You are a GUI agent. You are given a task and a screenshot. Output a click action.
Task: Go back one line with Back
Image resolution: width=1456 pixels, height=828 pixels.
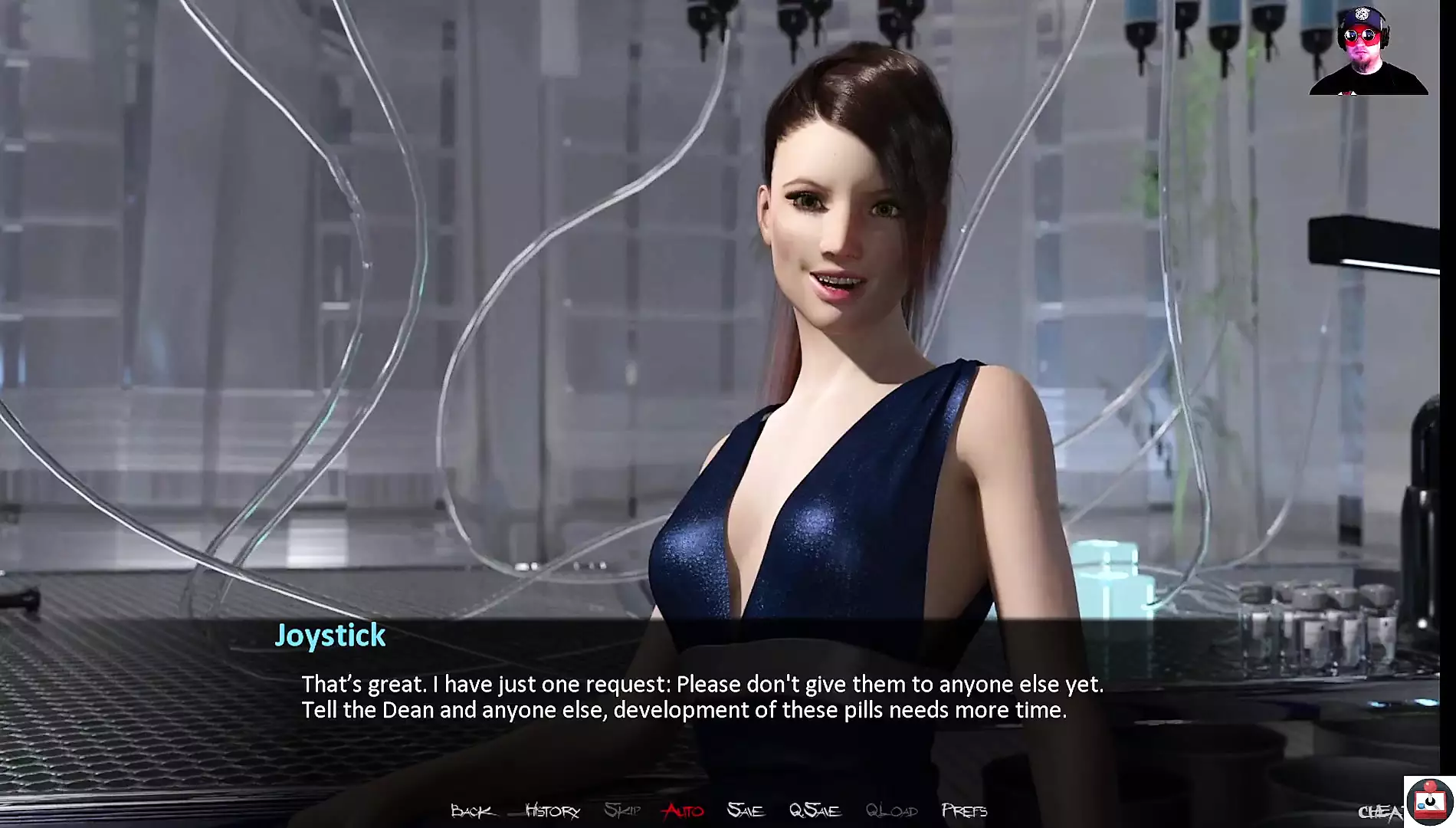click(471, 810)
